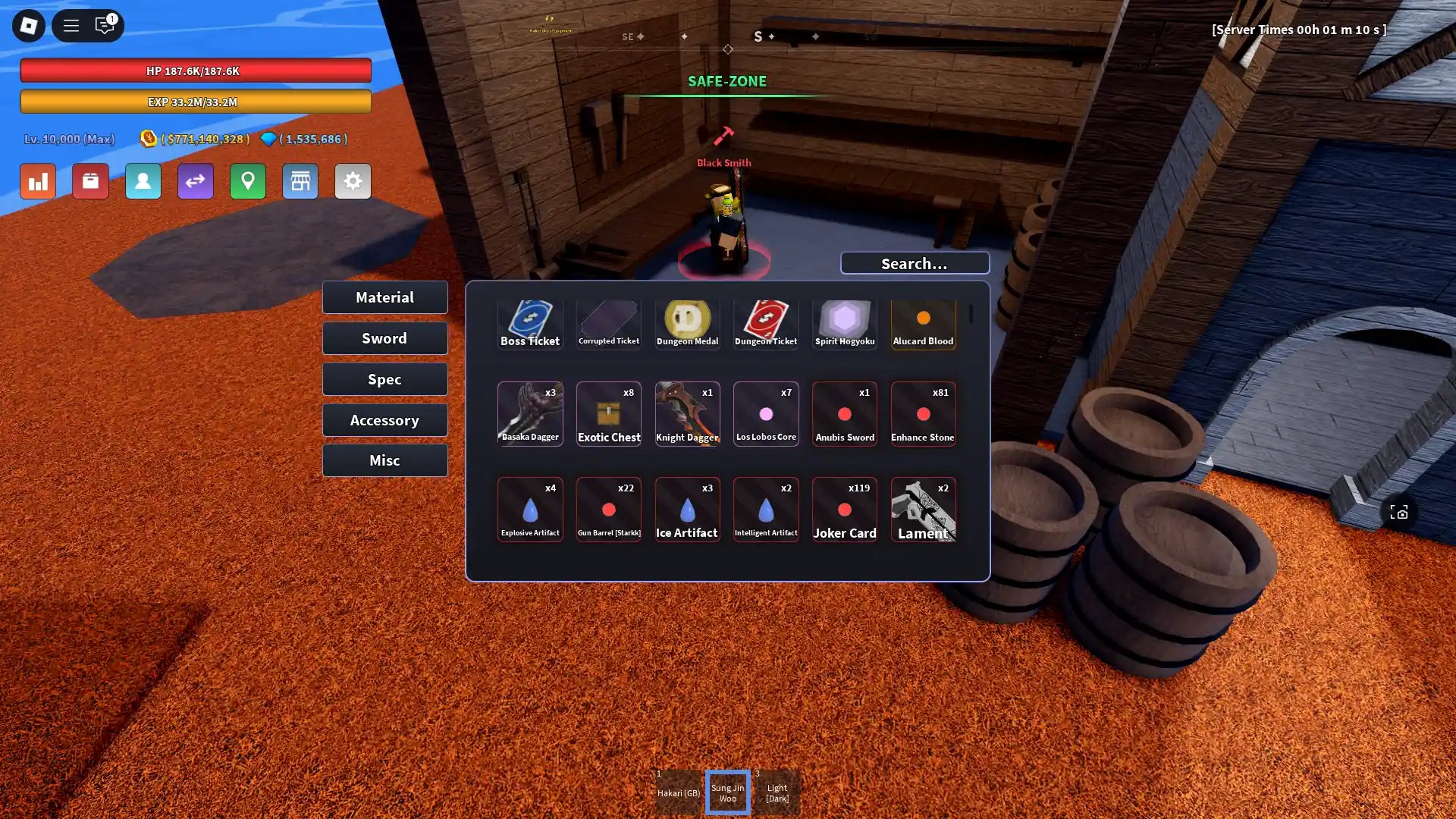
Task: Select the Joker Card item
Action: [845, 509]
